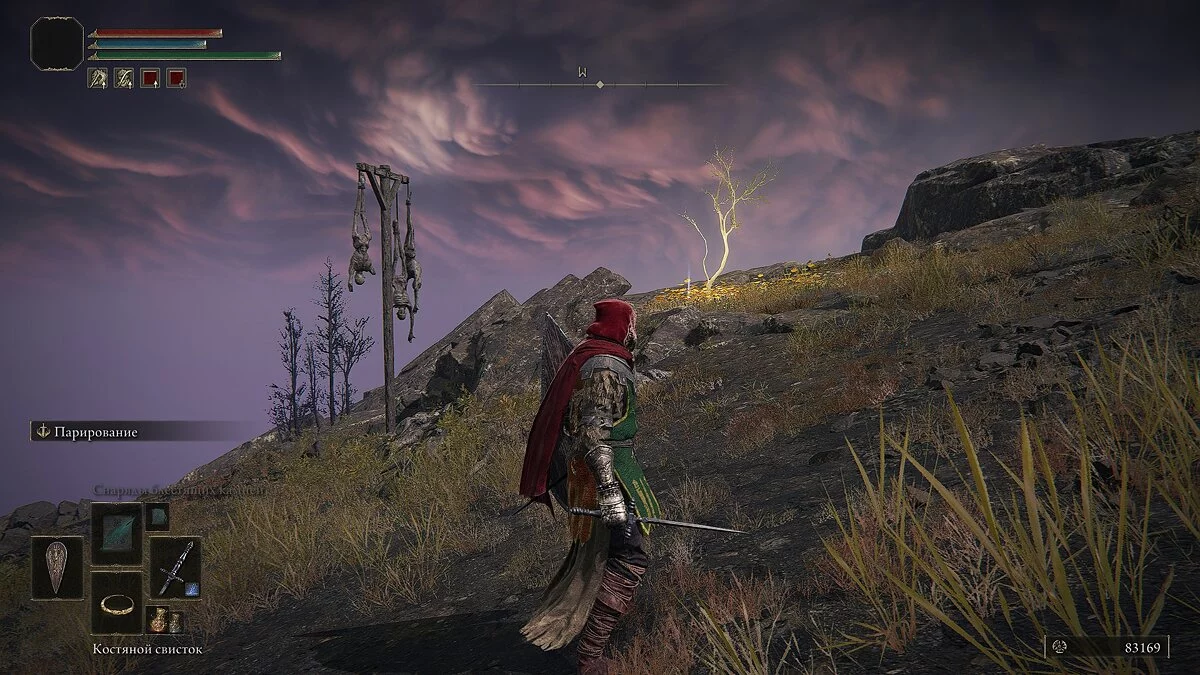Use the golden ring quick item slot
This screenshot has width=1200, height=675.
[x=117, y=602]
